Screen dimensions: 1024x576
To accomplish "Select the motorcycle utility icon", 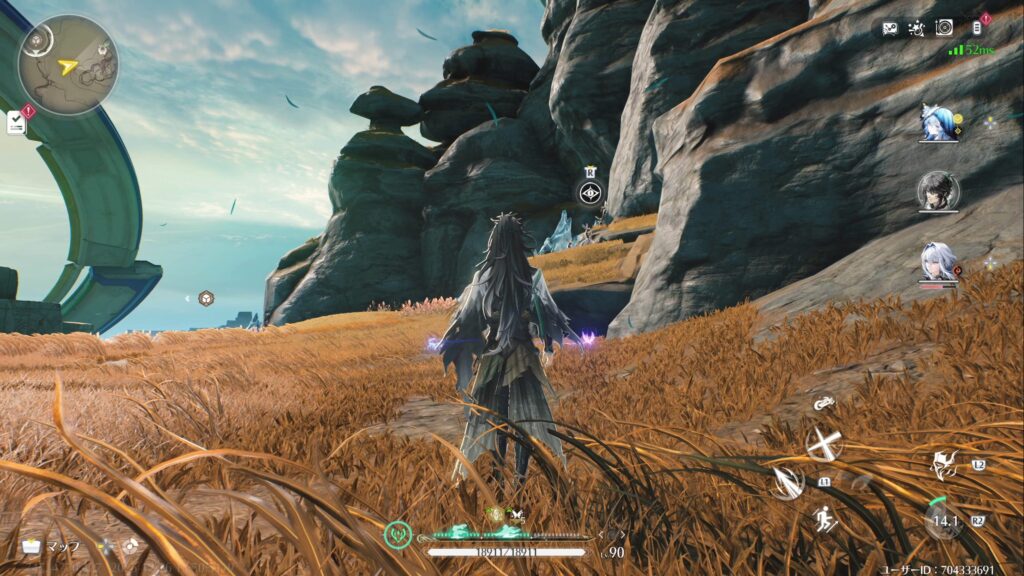I will [x=824, y=403].
